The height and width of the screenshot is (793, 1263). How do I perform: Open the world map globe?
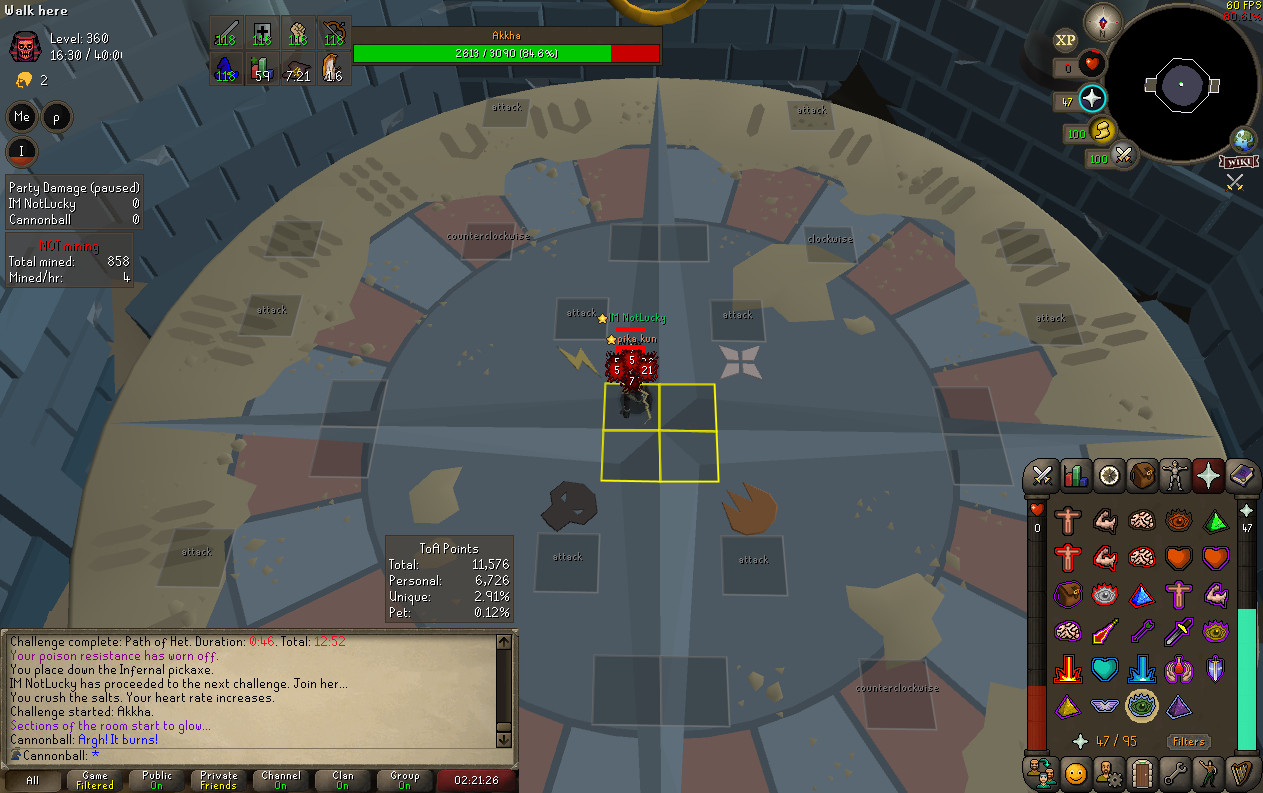1243,139
